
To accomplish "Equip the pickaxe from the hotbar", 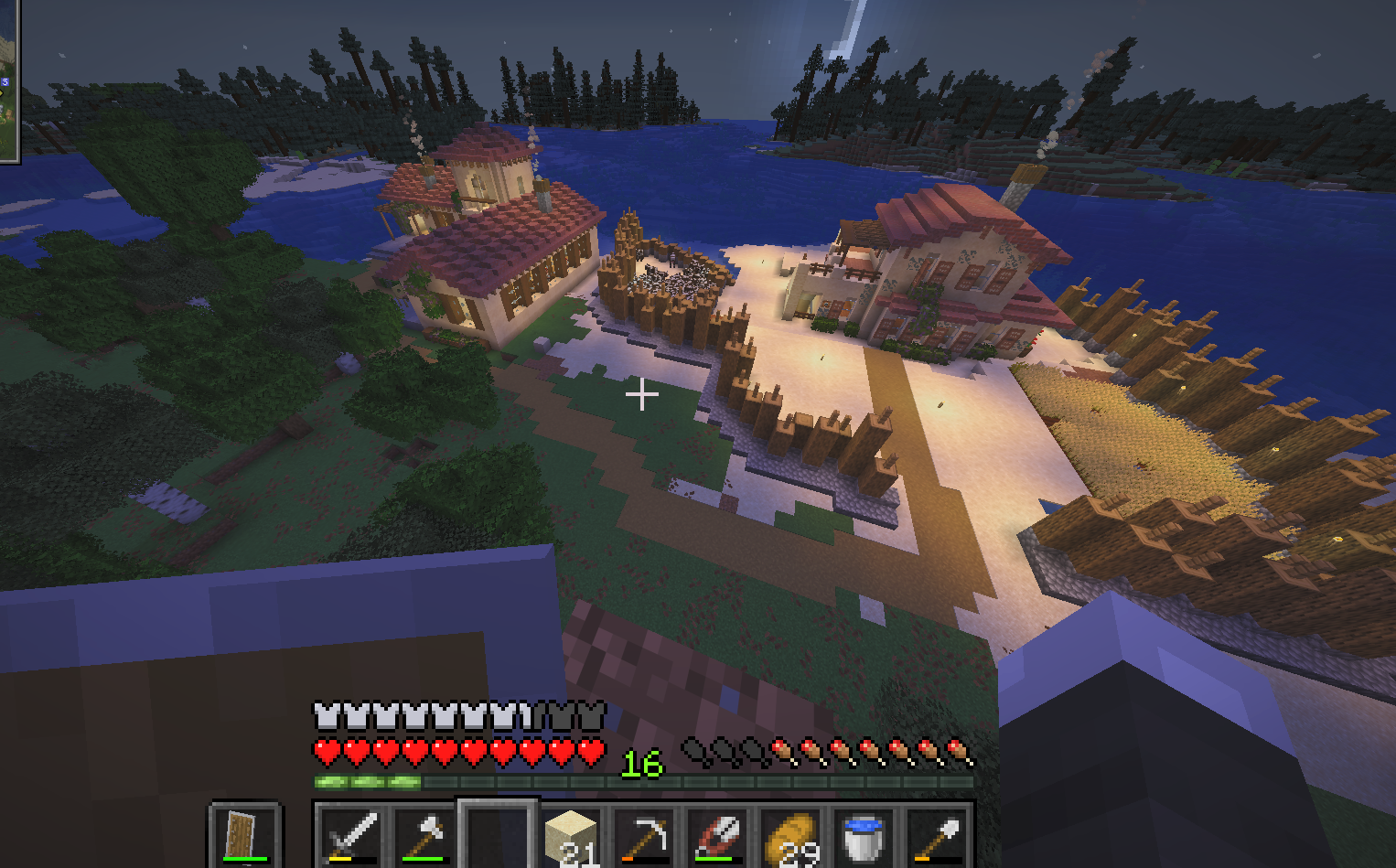I will click(x=645, y=836).
